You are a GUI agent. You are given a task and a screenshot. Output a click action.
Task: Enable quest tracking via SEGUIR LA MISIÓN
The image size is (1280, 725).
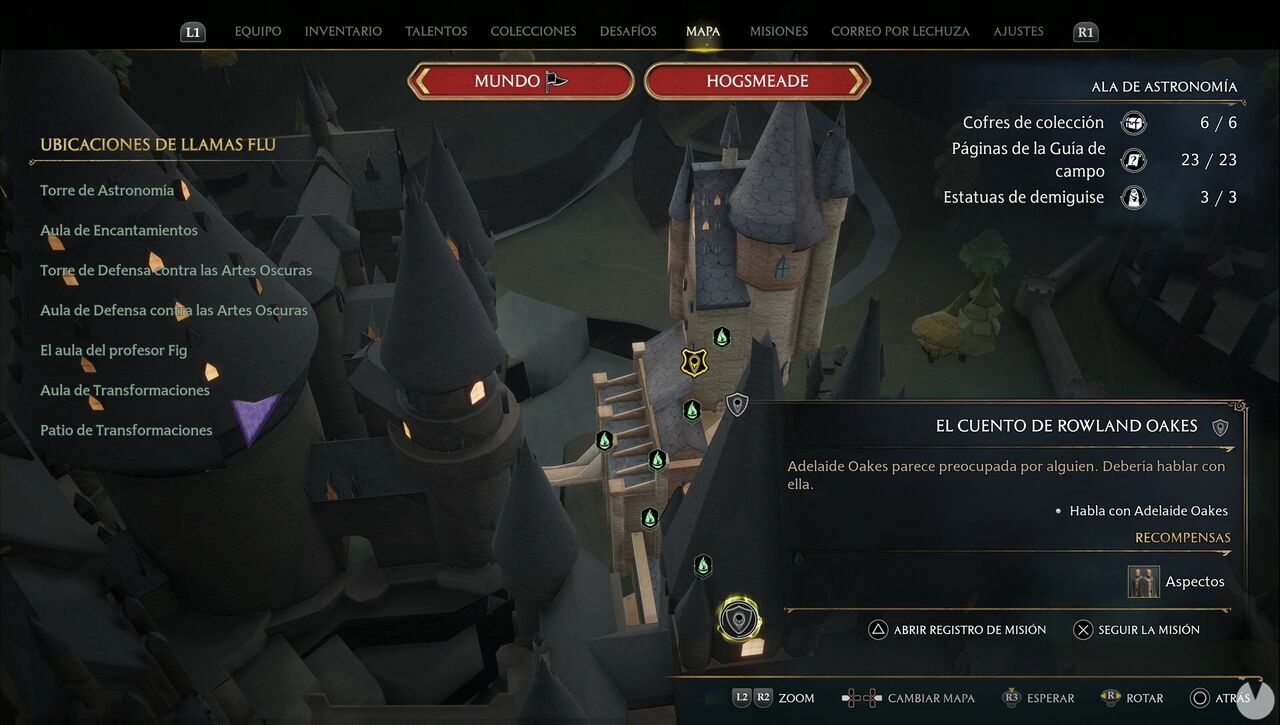click(x=1142, y=629)
